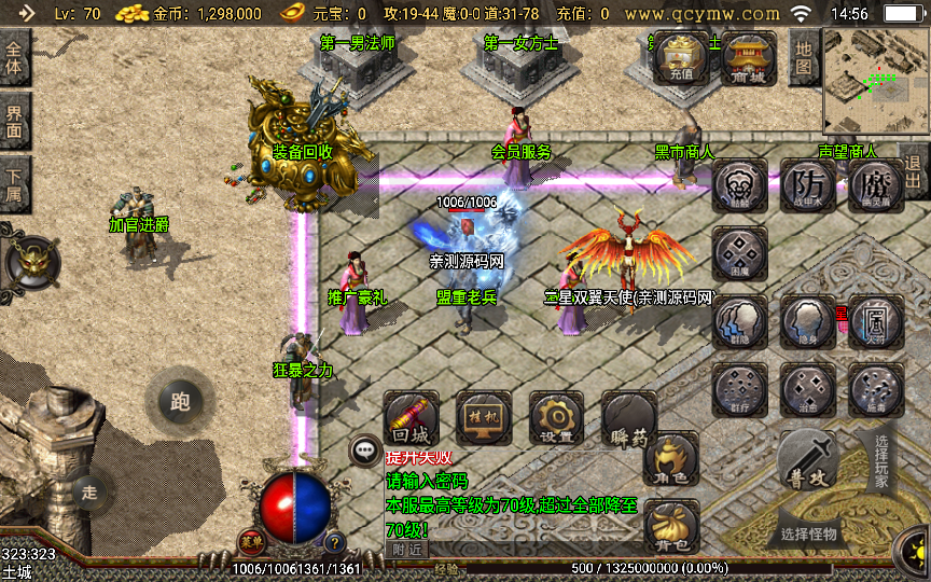Open the 商城 store
The height and width of the screenshot is (582, 931).
(x=749, y=58)
